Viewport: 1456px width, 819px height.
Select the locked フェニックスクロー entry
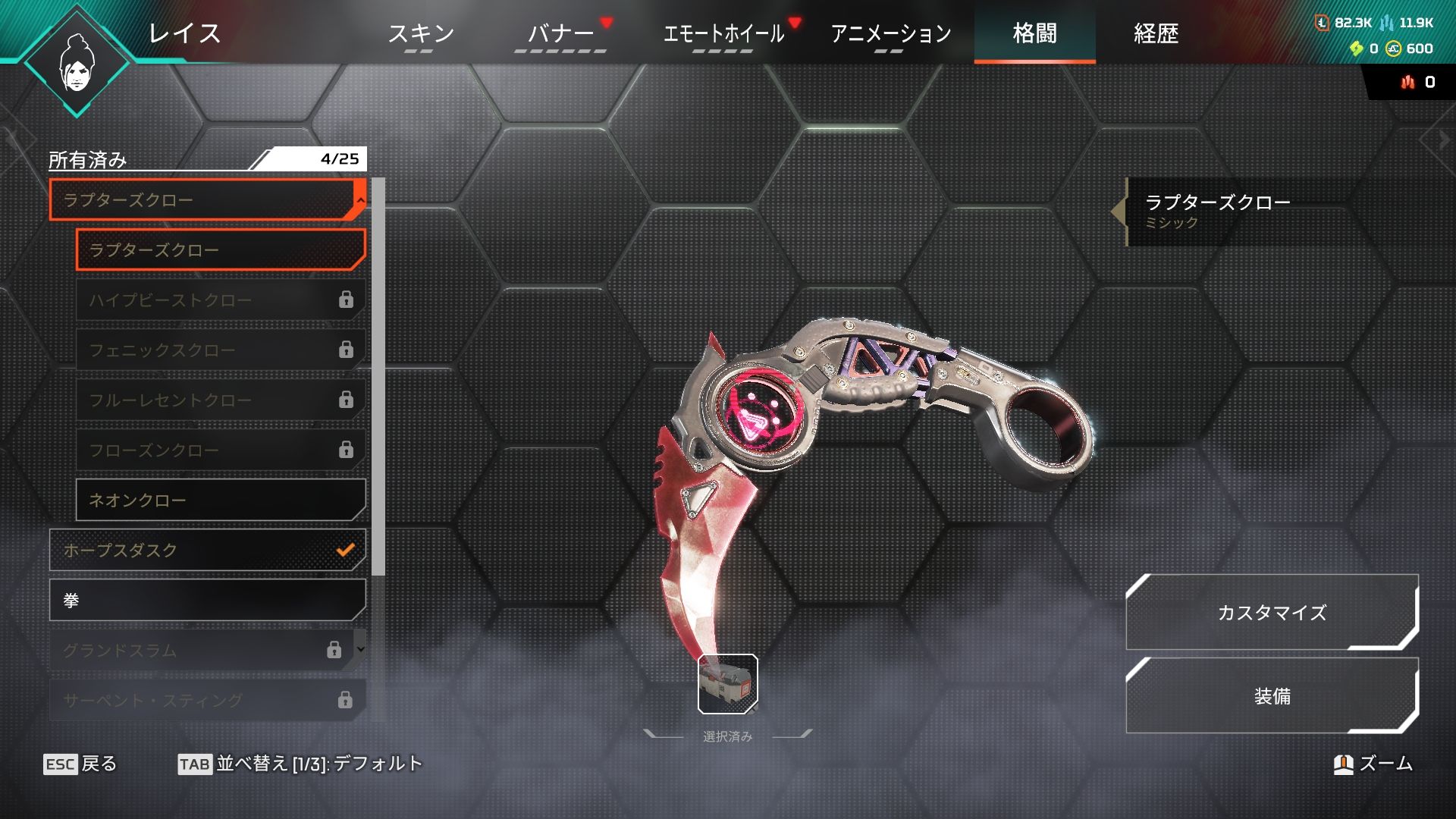pyautogui.click(x=220, y=350)
